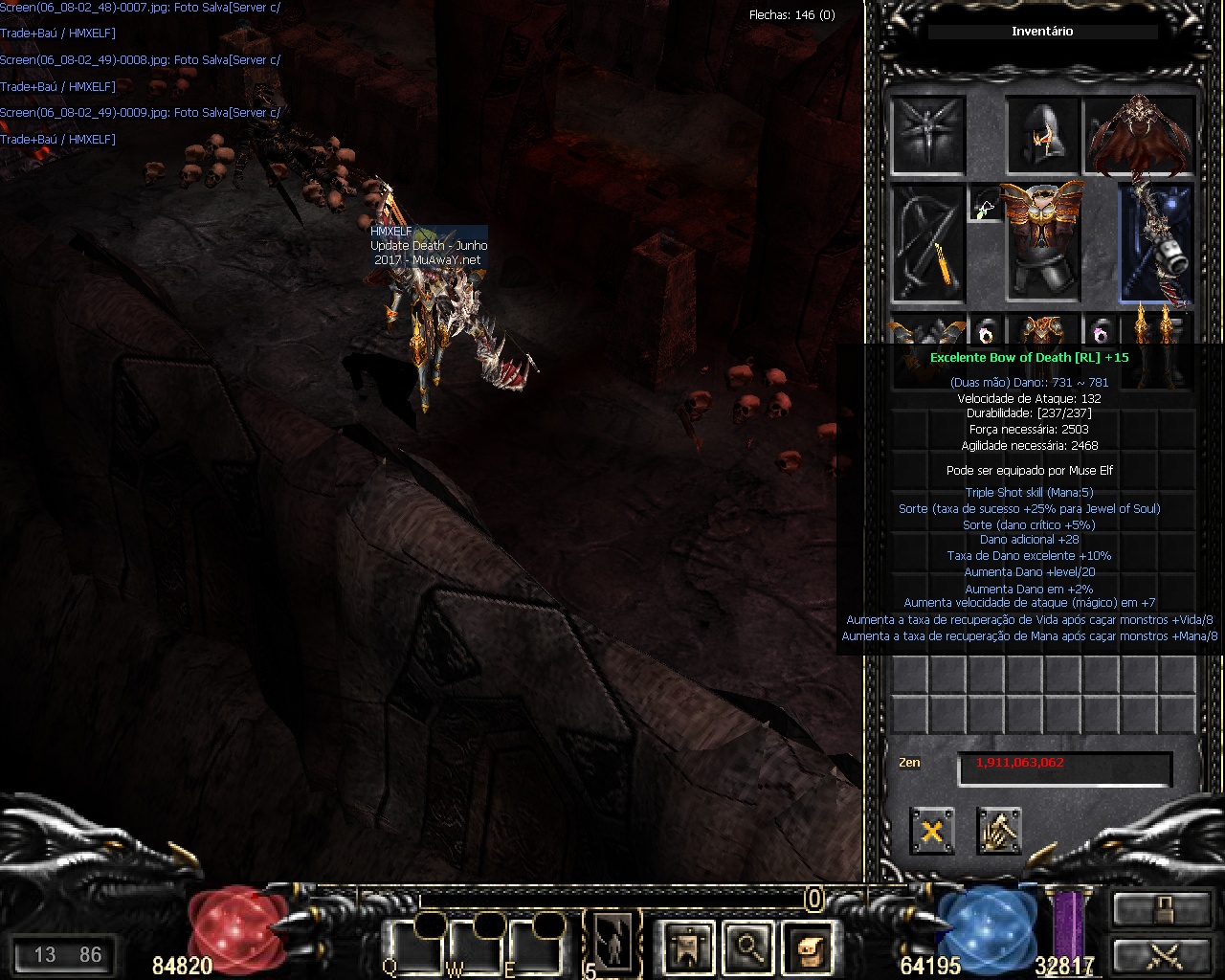Click the crossed swords button
This screenshot has width=1225, height=980.
pyautogui.click(x=1161, y=956)
